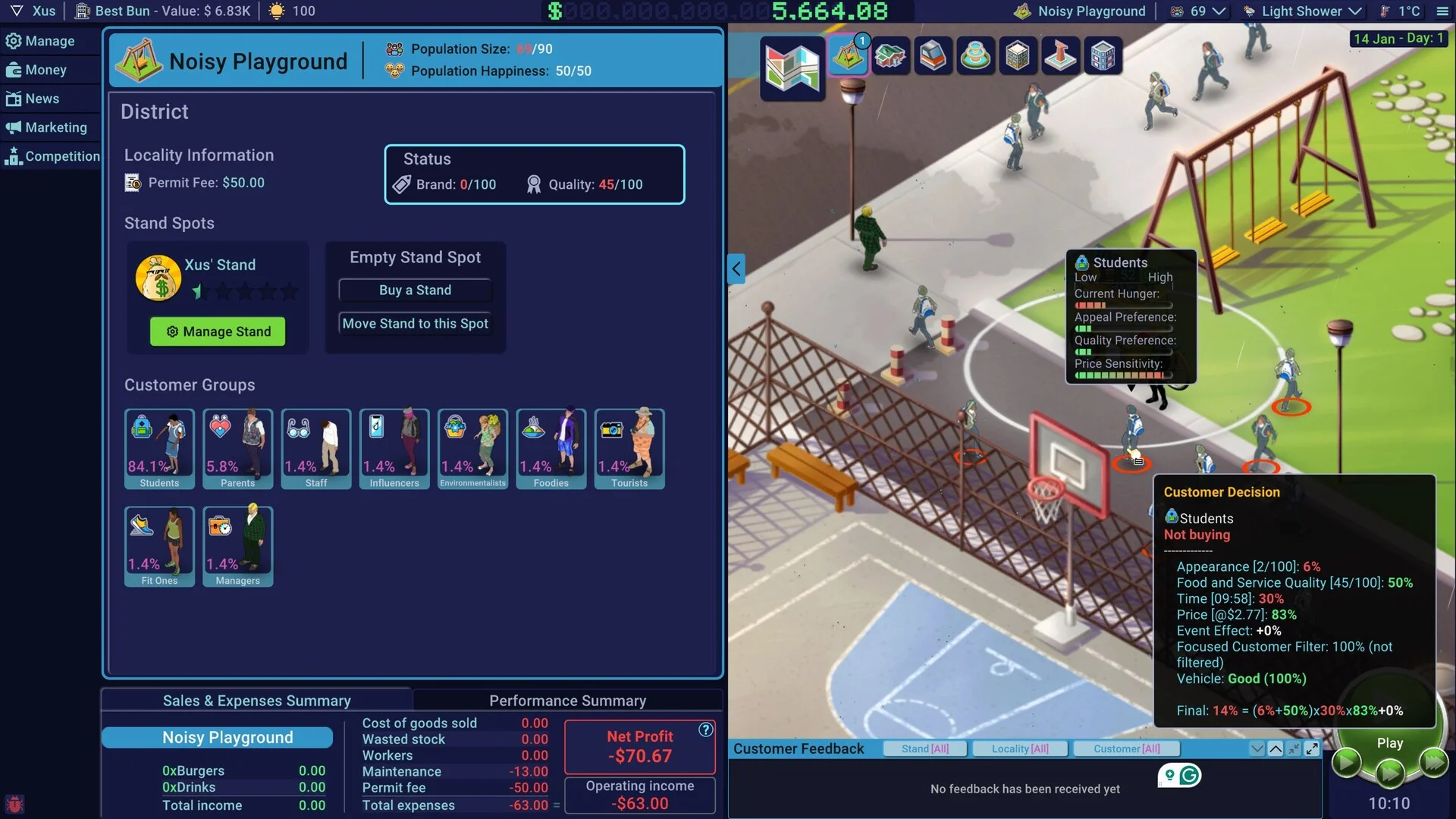This screenshot has height=819, width=1456.
Task: Select the Tourists customer group card
Action: coord(629,449)
